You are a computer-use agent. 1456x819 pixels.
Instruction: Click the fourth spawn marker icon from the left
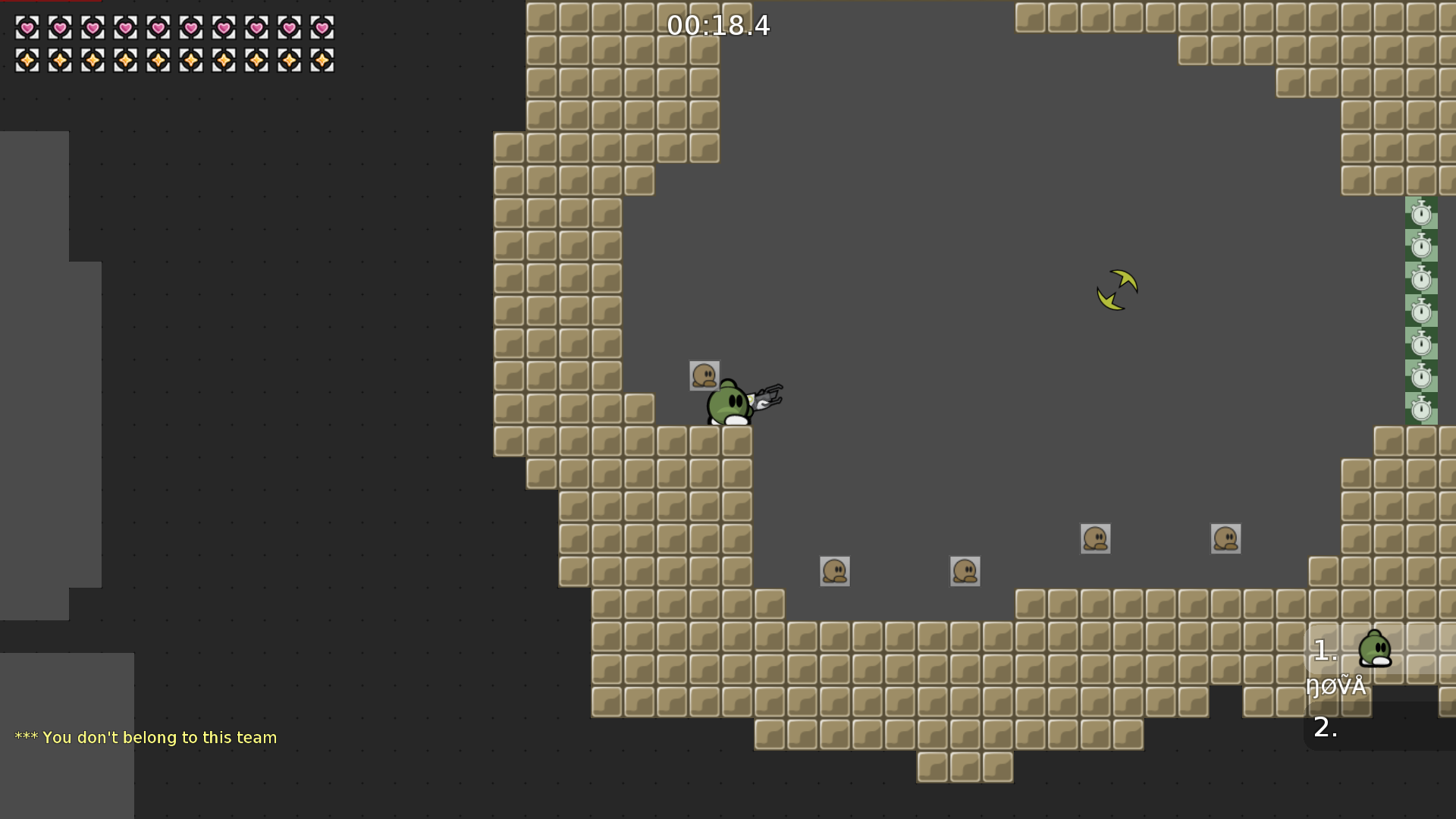click(1096, 537)
